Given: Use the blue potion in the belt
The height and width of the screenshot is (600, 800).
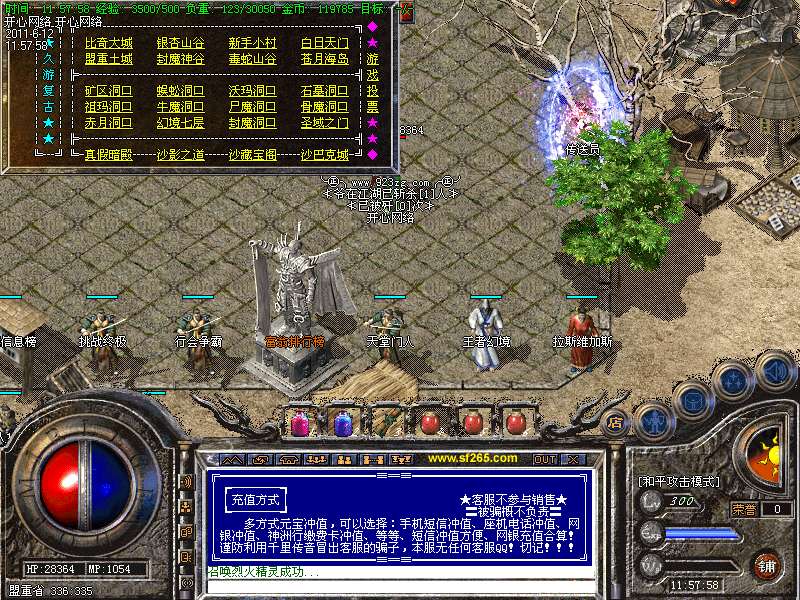Looking at the screenshot, I should [x=343, y=423].
